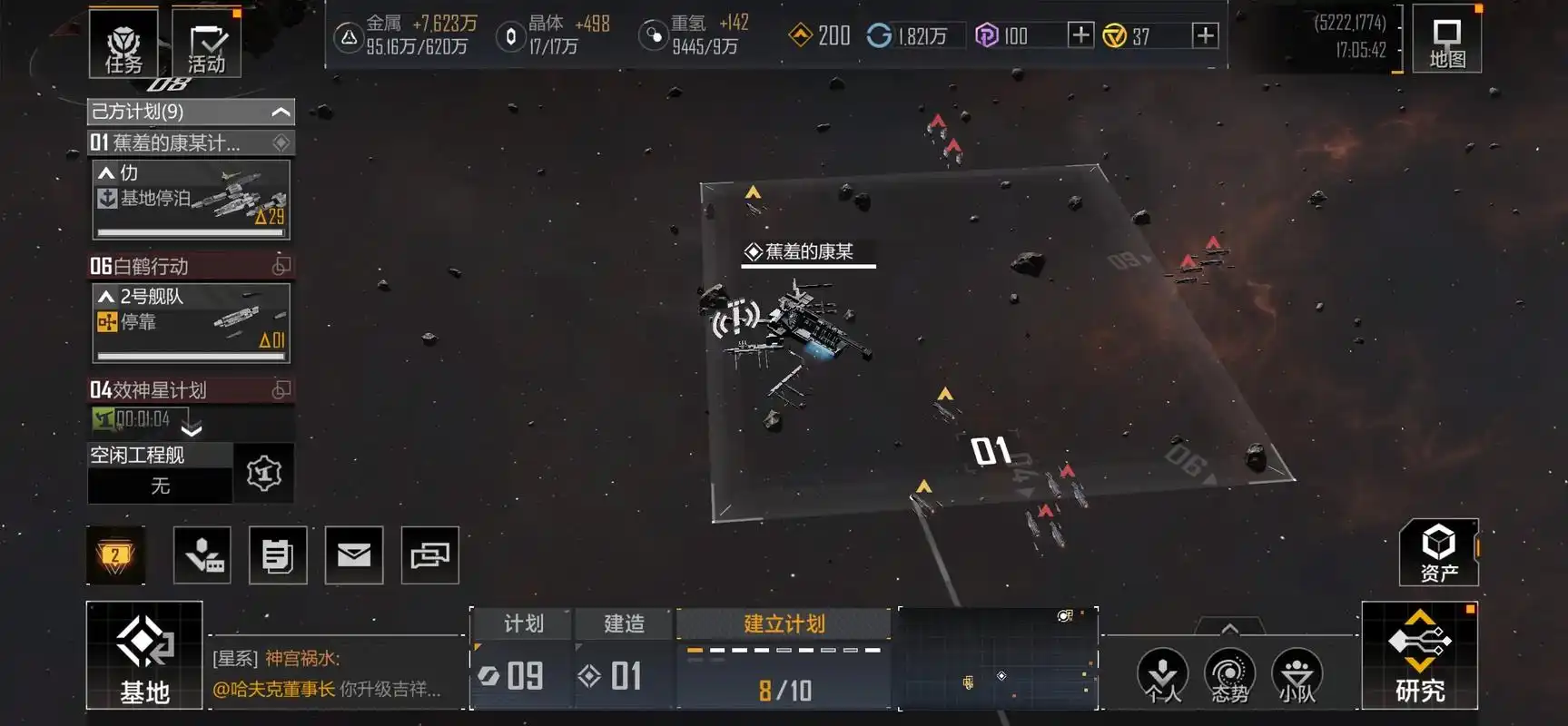
Task: Open the 态势 situation view
Action: [x=1228, y=676]
